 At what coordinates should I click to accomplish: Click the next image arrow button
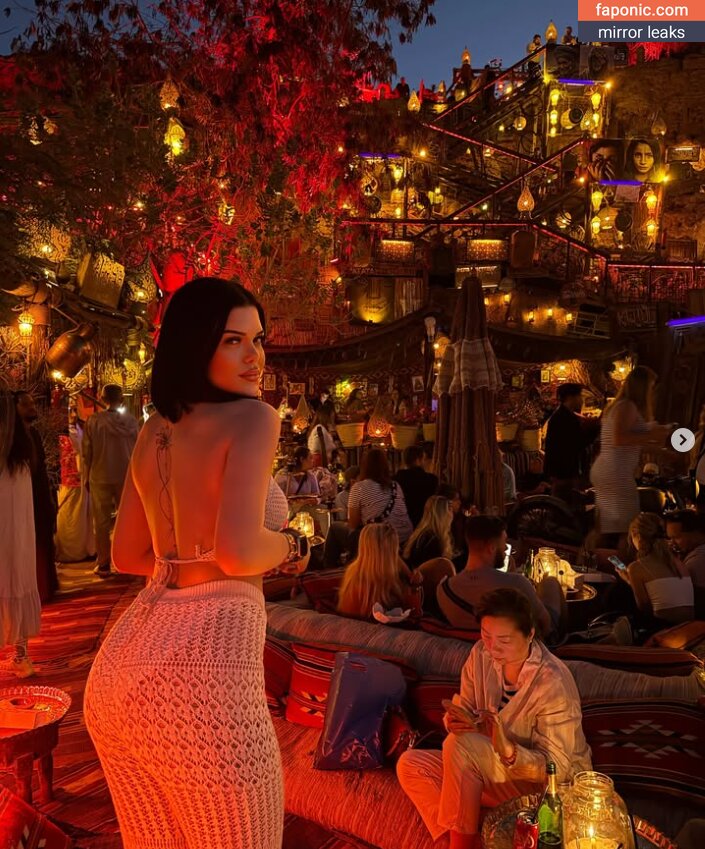click(x=682, y=440)
